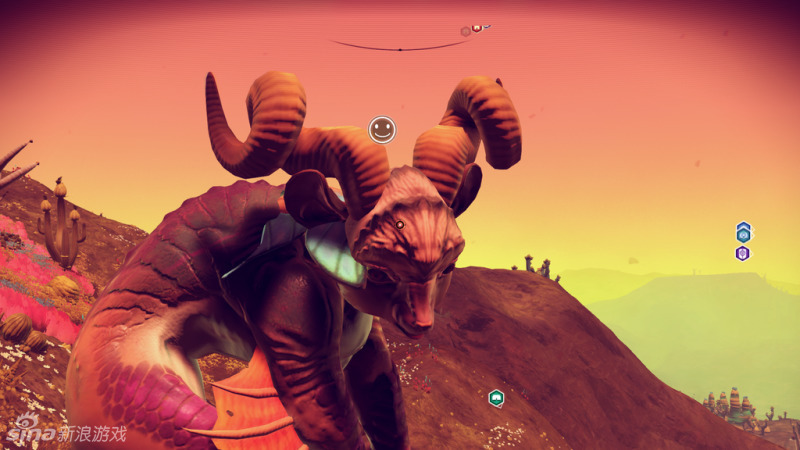The width and height of the screenshot is (800, 450).
Task: Click the curved compass bar
Action: click(400, 46)
